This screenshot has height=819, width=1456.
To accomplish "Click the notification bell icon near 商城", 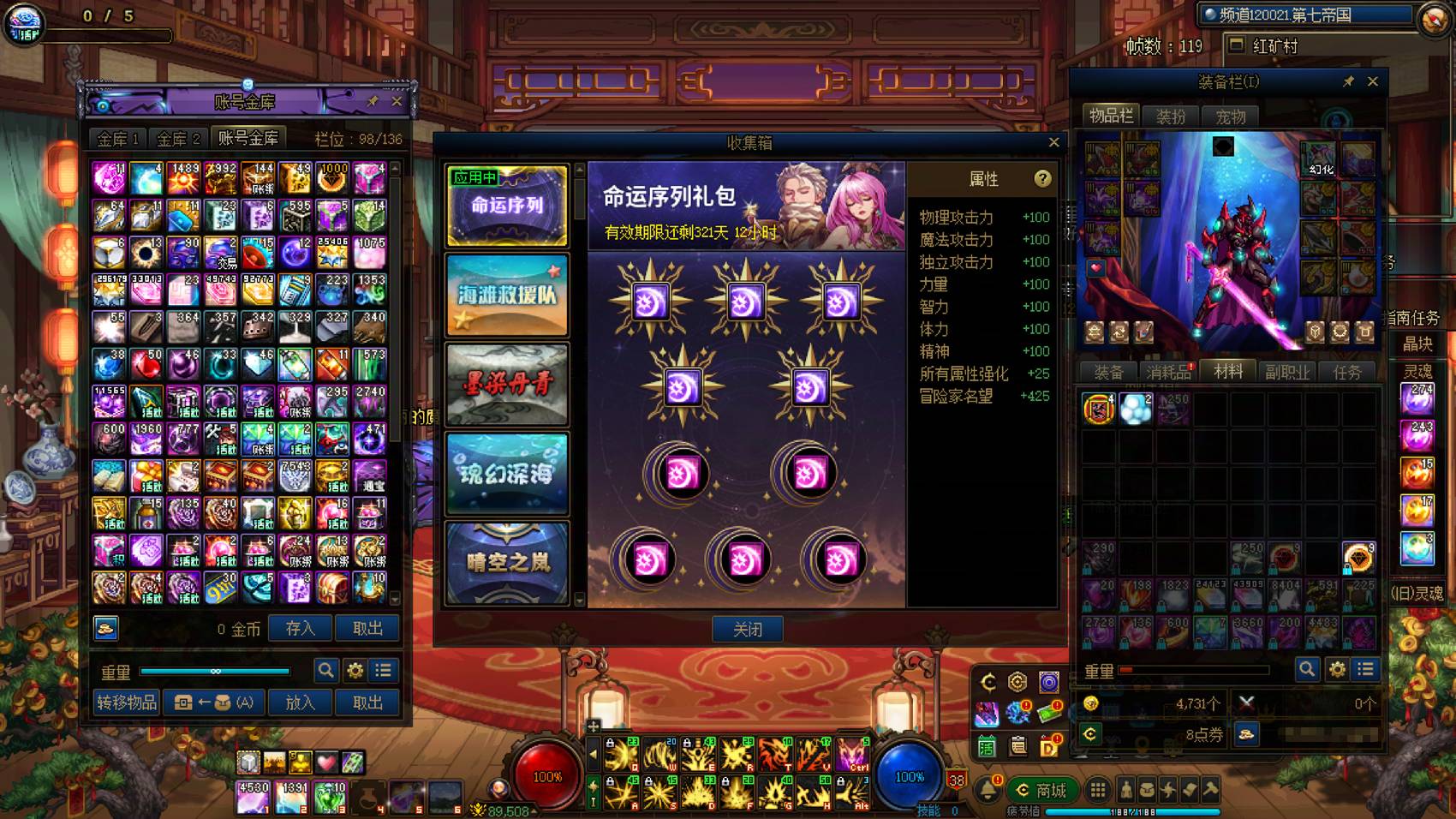I will [x=987, y=789].
